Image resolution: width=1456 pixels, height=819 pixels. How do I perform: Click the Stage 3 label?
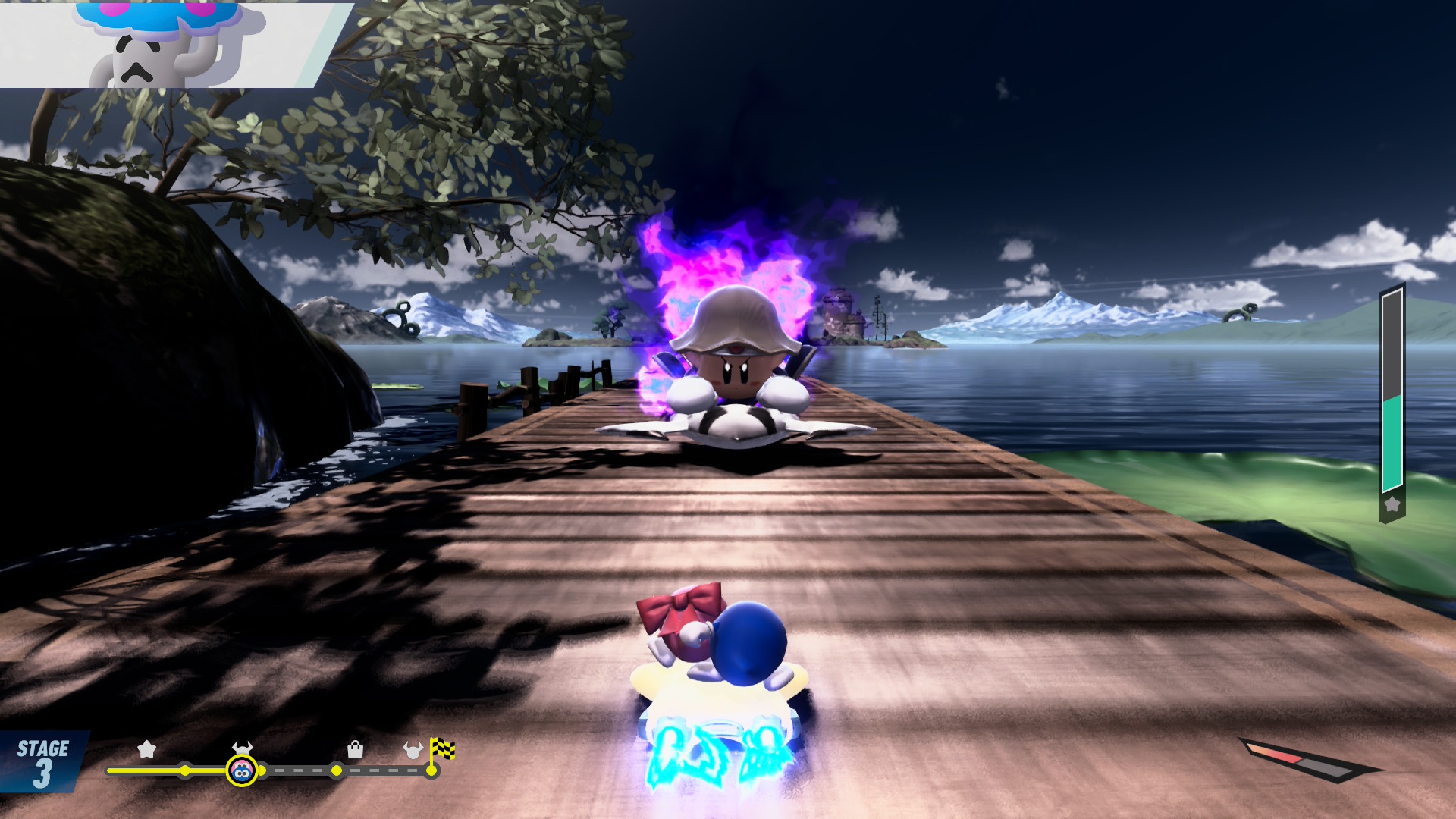click(42, 762)
